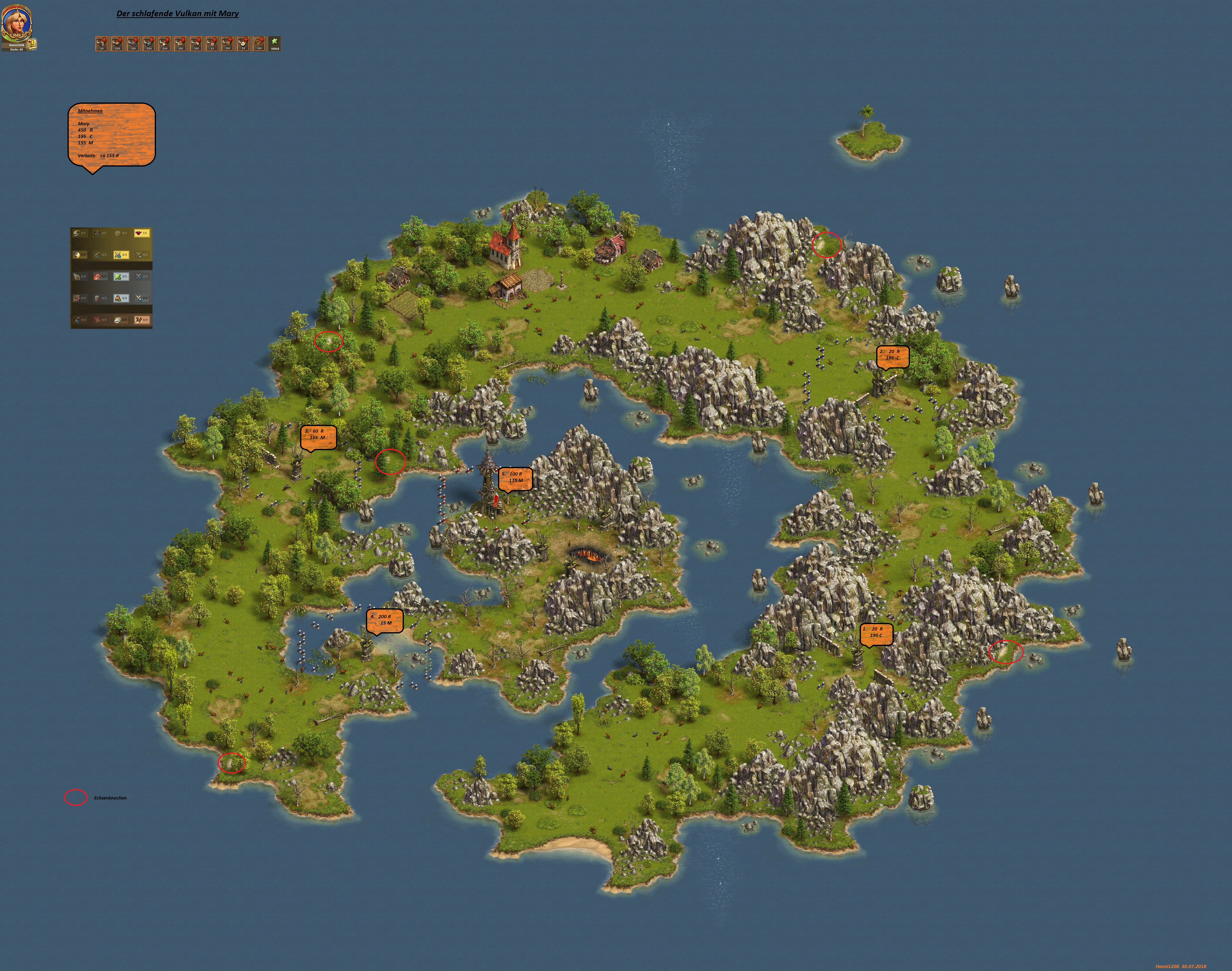Select the granite block reward slot showing 50
The image size is (1232, 971).
pos(102,44)
